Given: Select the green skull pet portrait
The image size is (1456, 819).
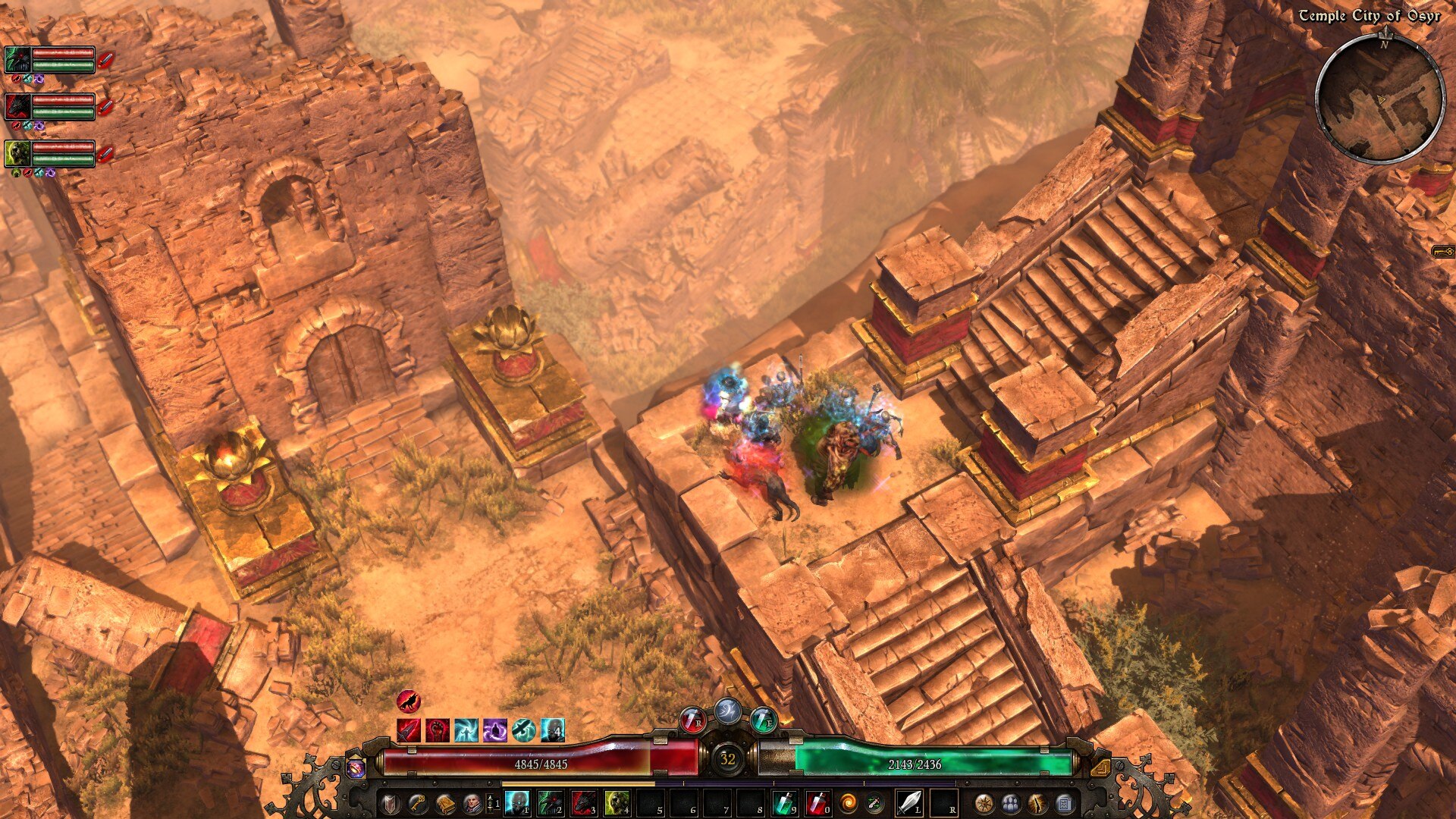Looking at the screenshot, I should pos(18,153).
